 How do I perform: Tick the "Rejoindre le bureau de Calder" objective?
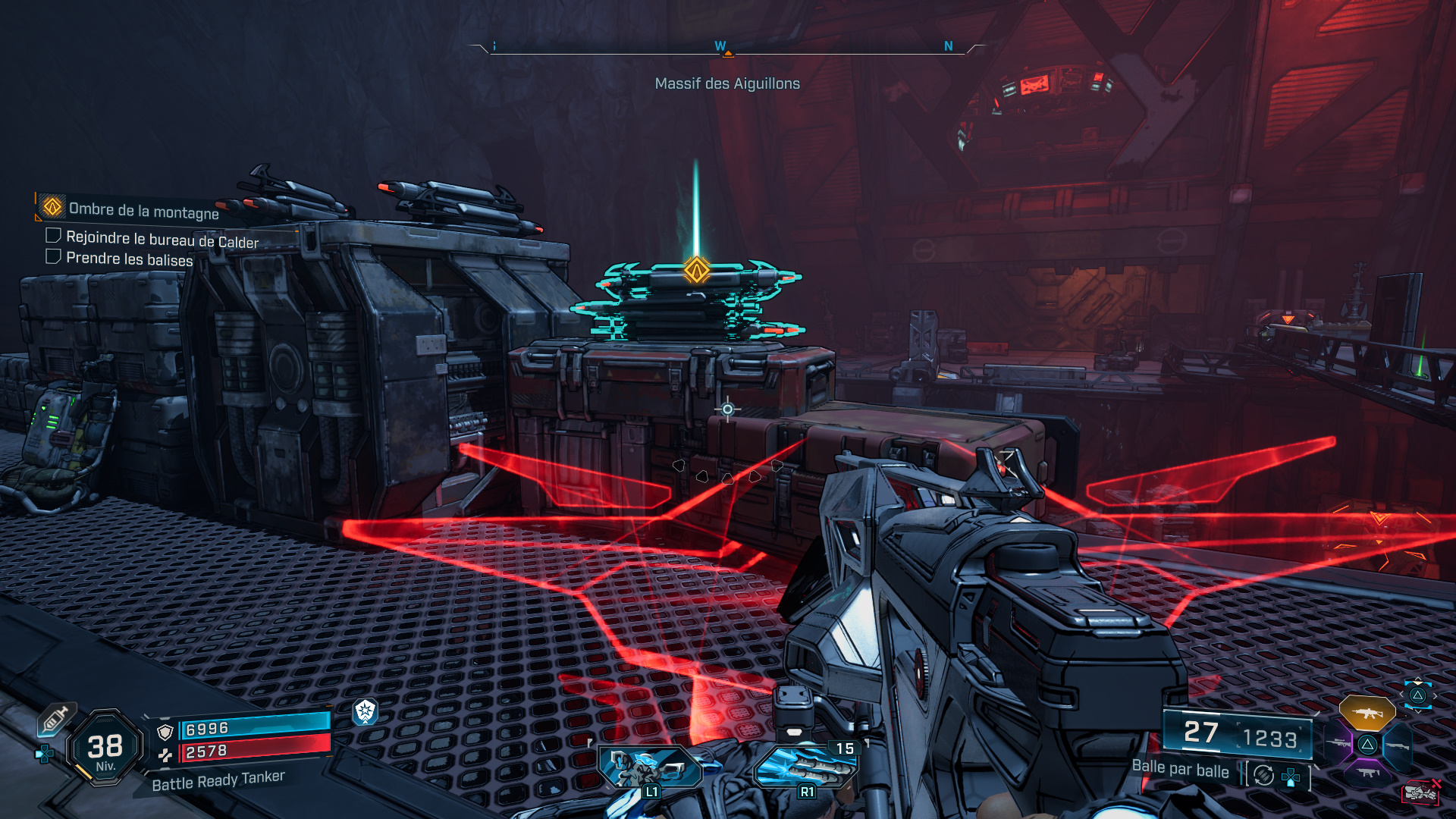point(53,236)
